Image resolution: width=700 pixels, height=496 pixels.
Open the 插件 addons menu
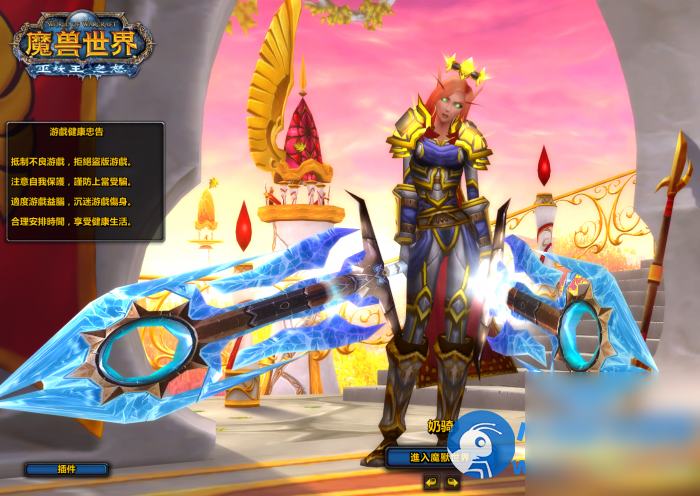(x=67, y=468)
